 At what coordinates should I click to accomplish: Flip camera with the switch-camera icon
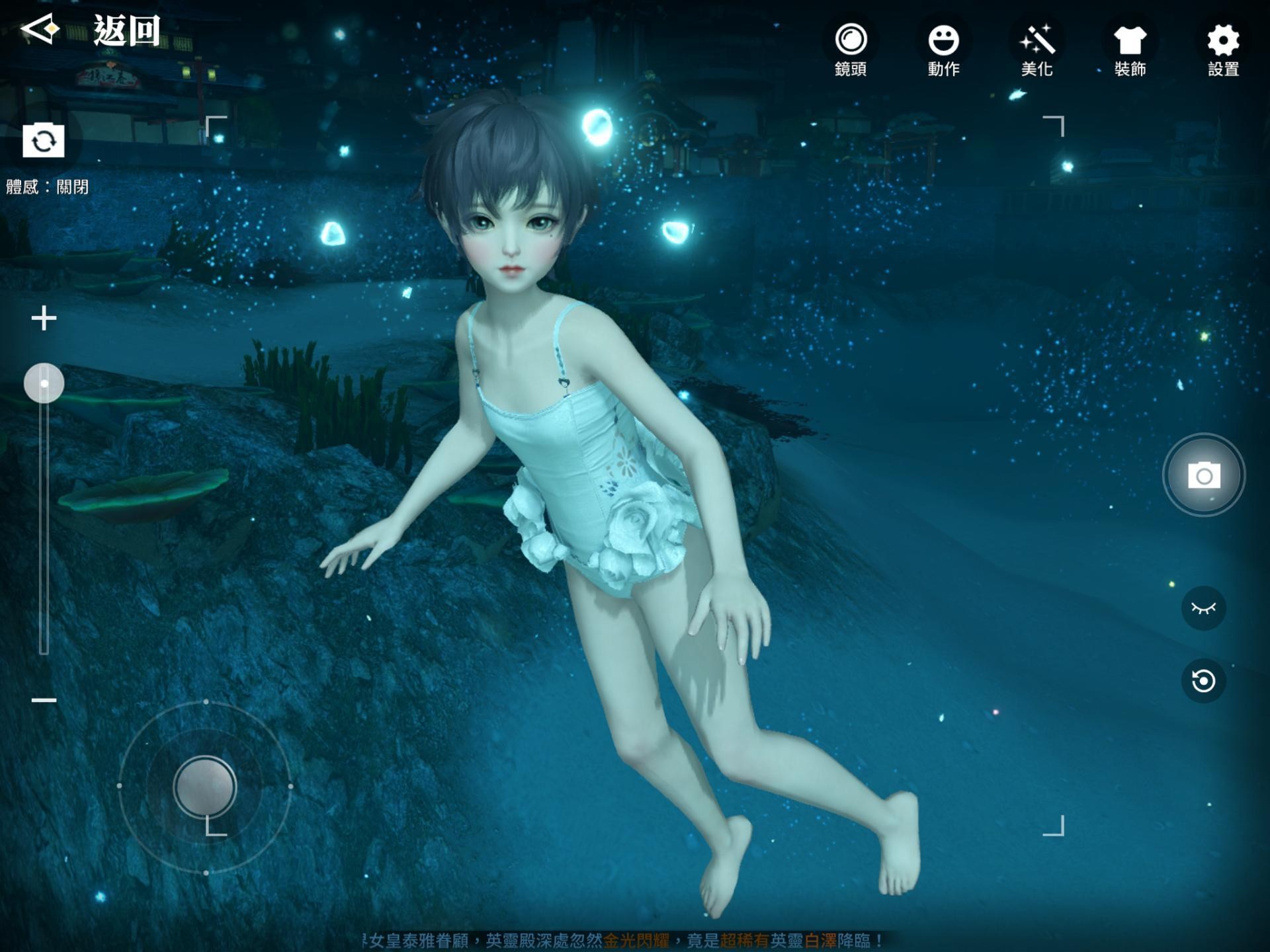click(x=44, y=141)
